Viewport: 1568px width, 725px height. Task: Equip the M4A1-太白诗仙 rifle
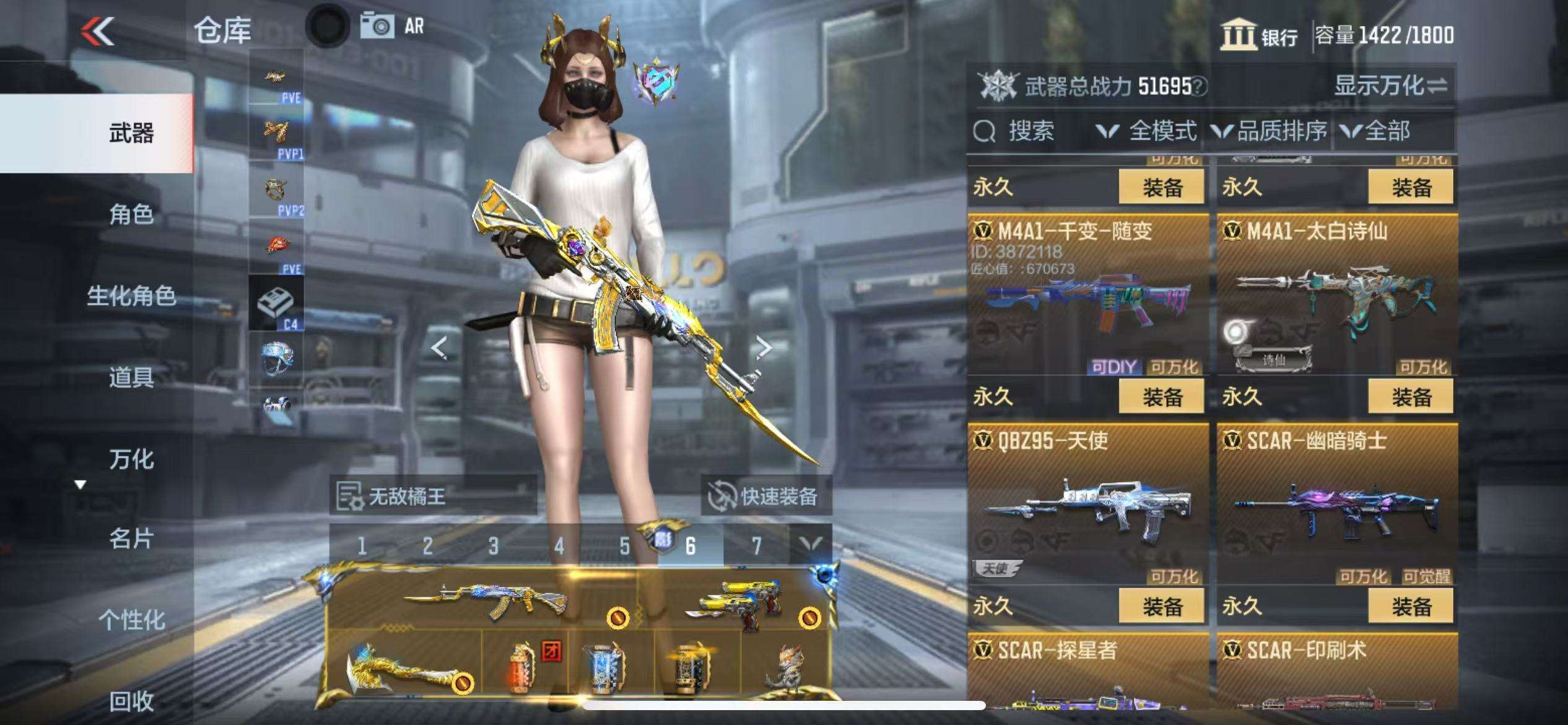pyautogui.click(x=1411, y=397)
